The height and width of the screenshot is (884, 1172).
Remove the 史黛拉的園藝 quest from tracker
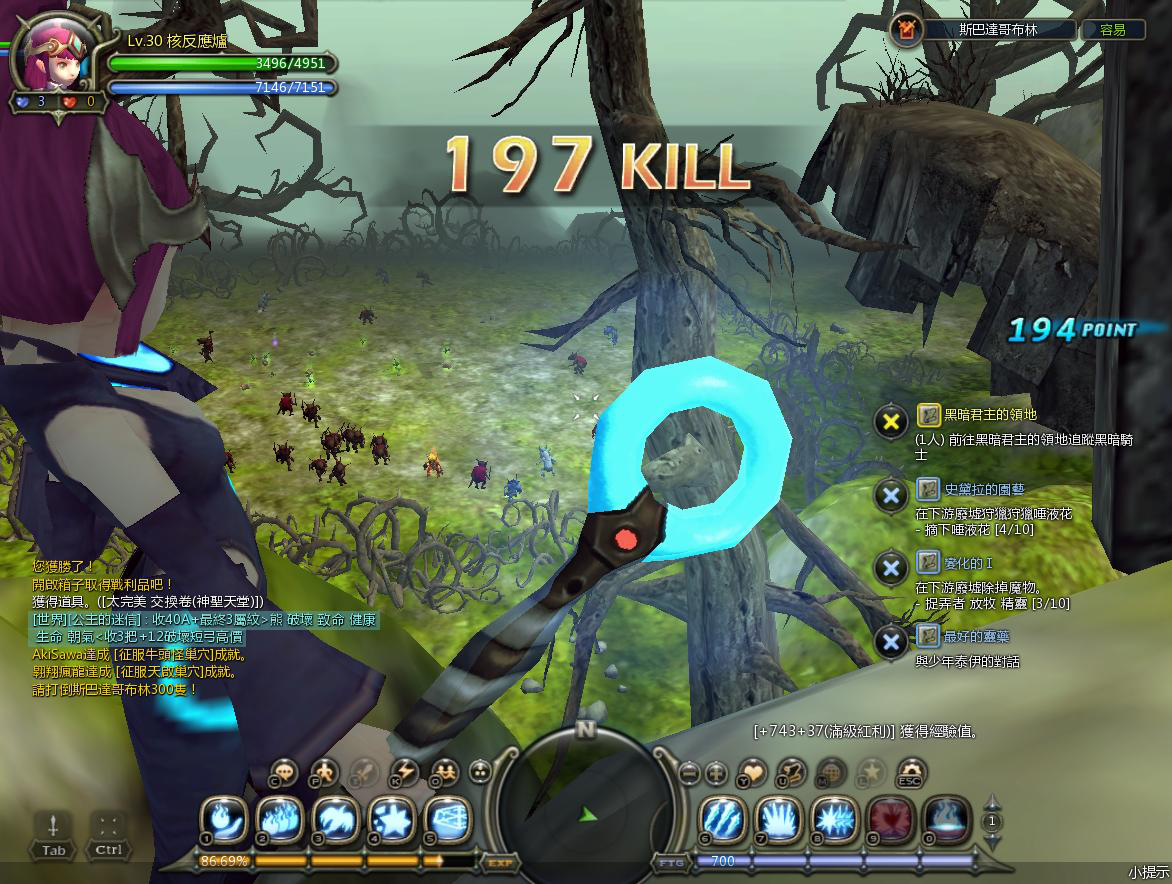coord(890,494)
